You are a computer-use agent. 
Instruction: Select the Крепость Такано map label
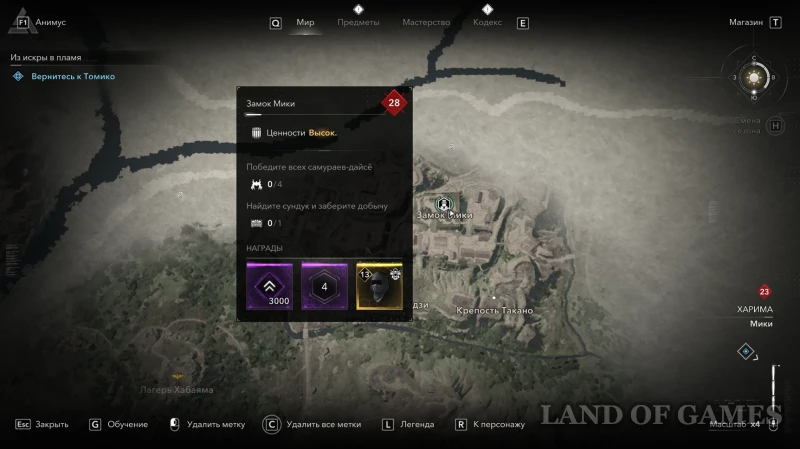pyautogui.click(x=494, y=311)
